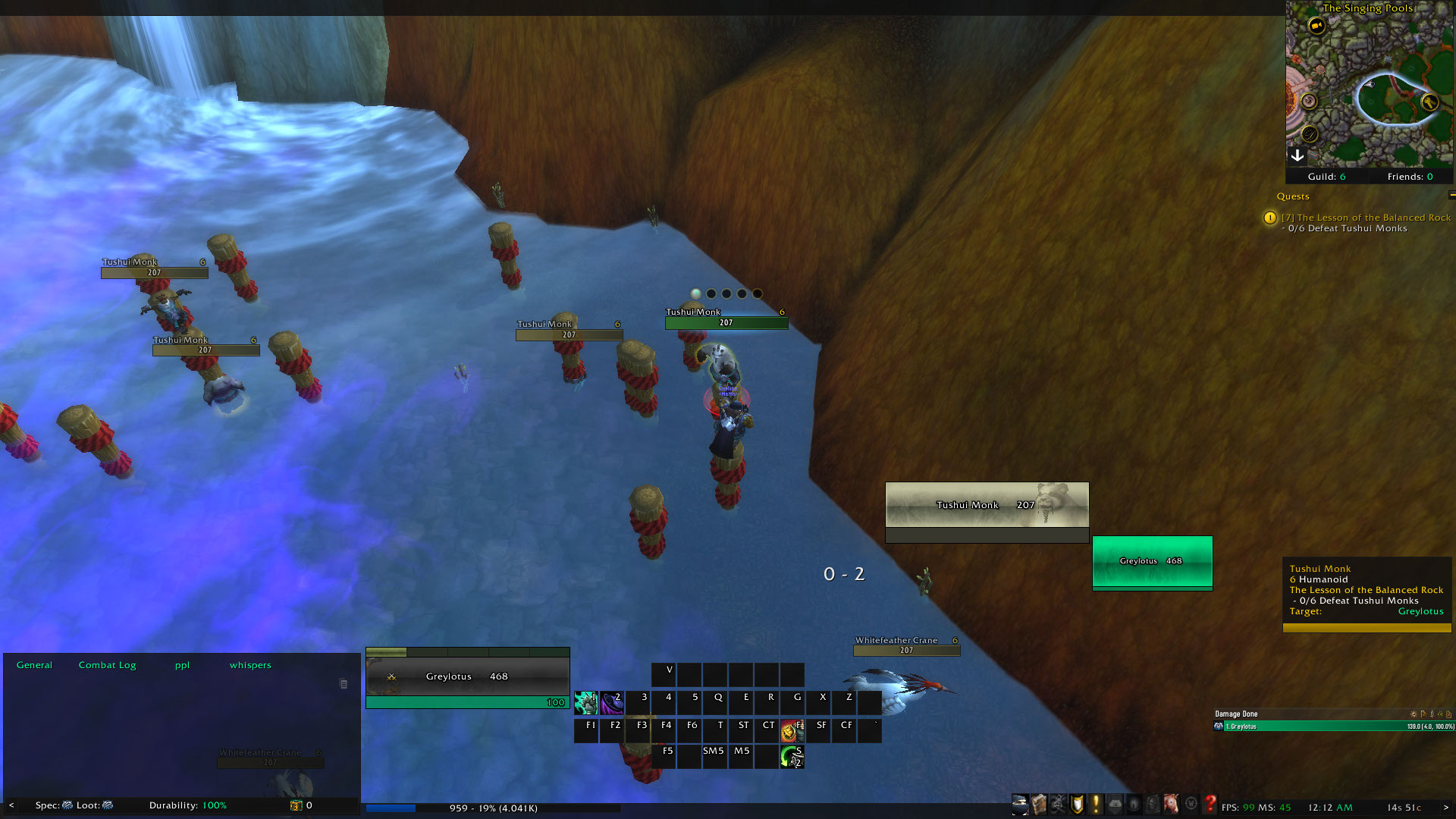Open the horse mount collection icon
Viewport: 1456px width, 819px height.
coord(1172,804)
